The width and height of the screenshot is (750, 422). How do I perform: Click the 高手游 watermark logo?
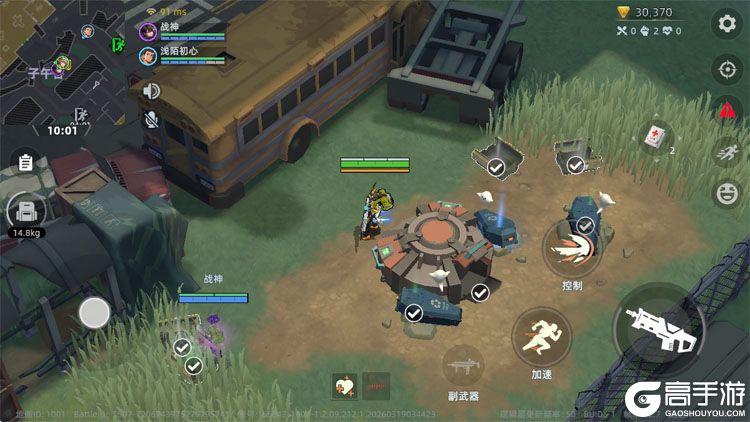685,400
